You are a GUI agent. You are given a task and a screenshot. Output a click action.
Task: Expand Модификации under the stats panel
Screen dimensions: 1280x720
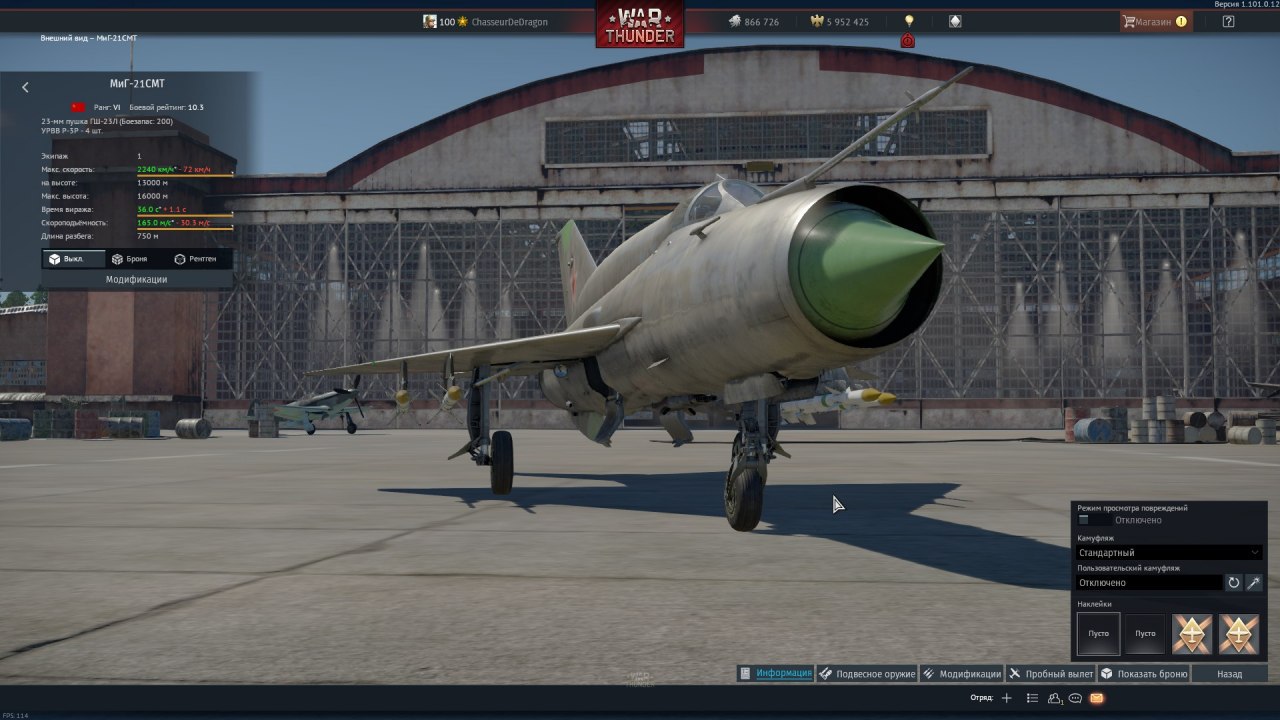(x=136, y=280)
